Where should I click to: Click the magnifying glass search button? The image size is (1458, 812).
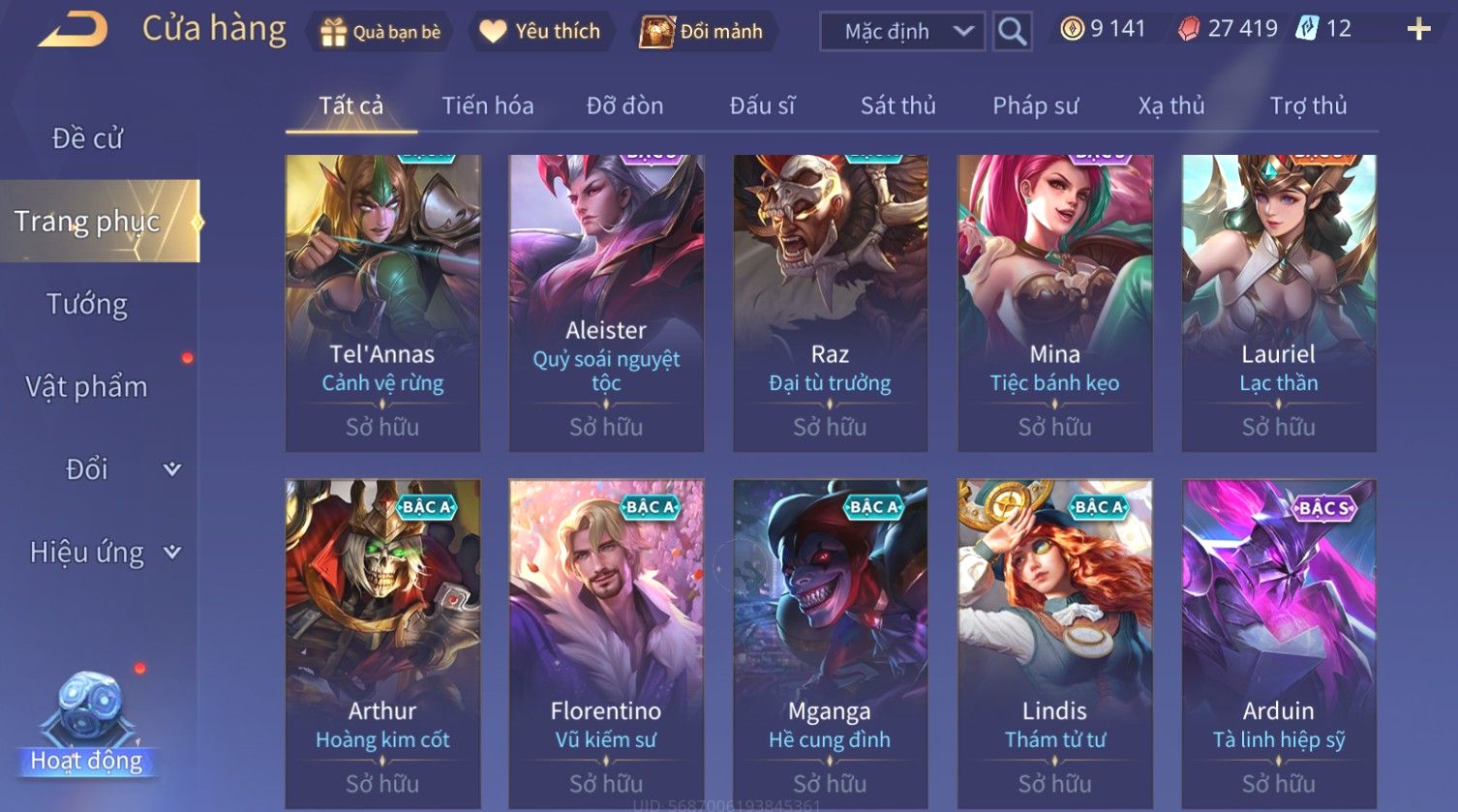click(x=1012, y=32)
